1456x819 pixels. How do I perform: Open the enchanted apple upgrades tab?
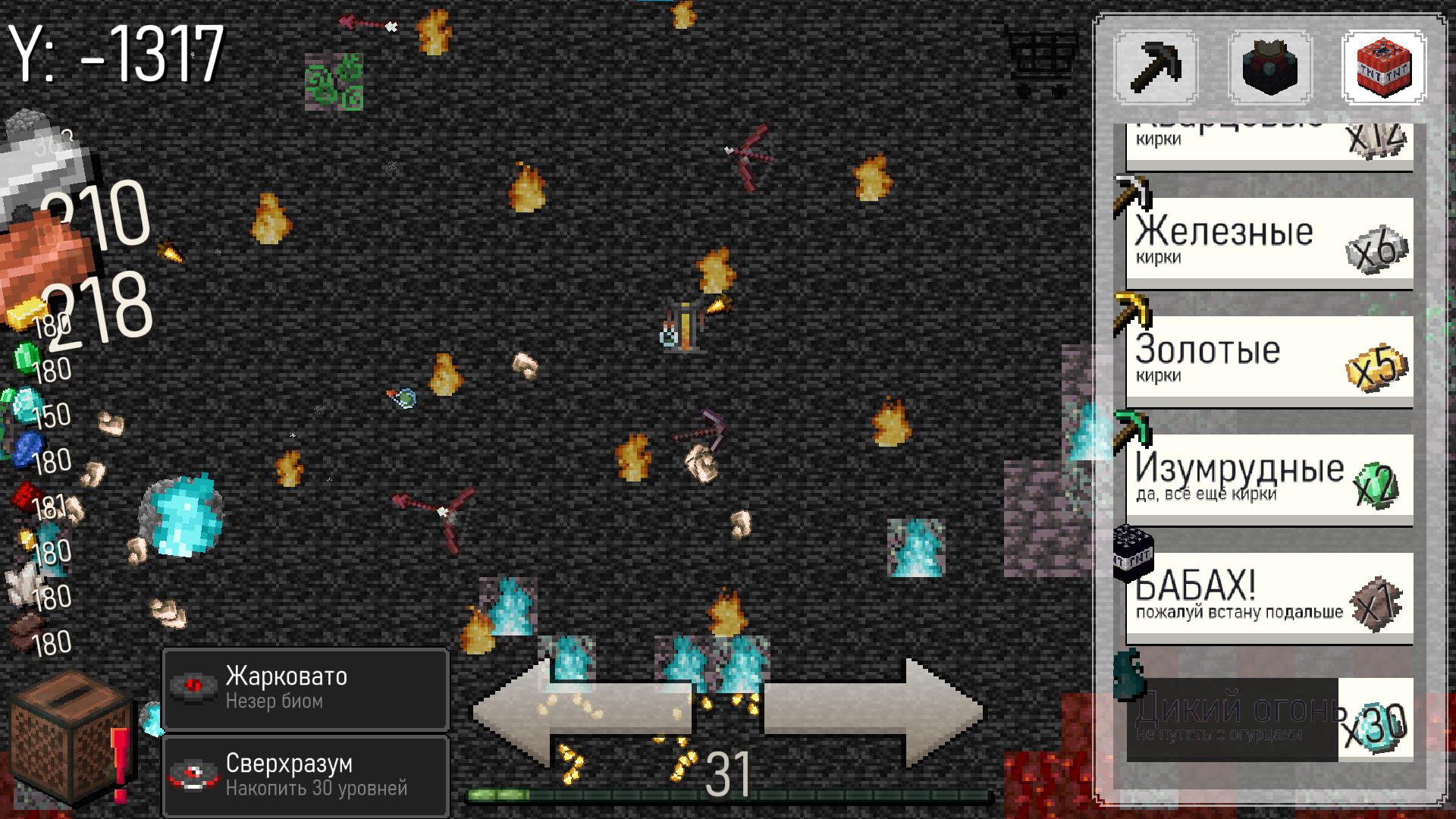click(1269, 68)
